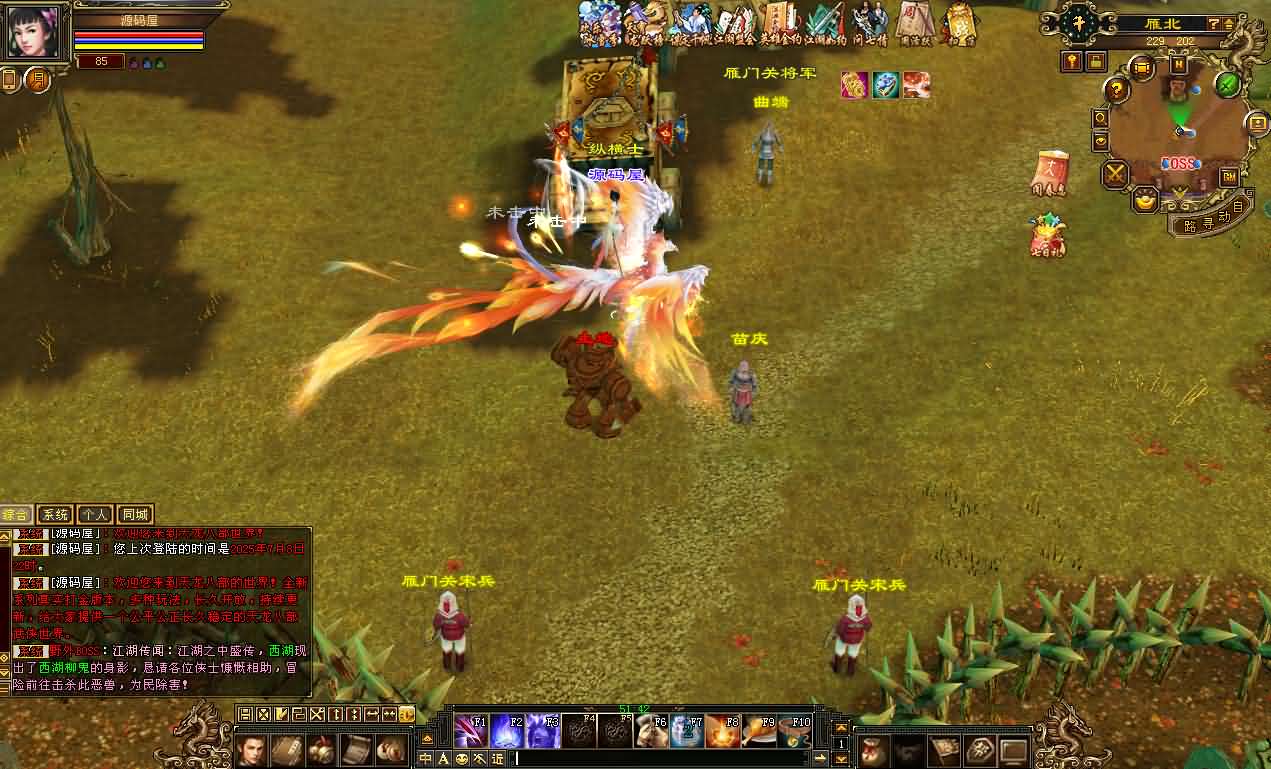The height and width of the screenshot is (769, 1271).
Task: Activate the F1 skill slot
Action: coord(470,731)
